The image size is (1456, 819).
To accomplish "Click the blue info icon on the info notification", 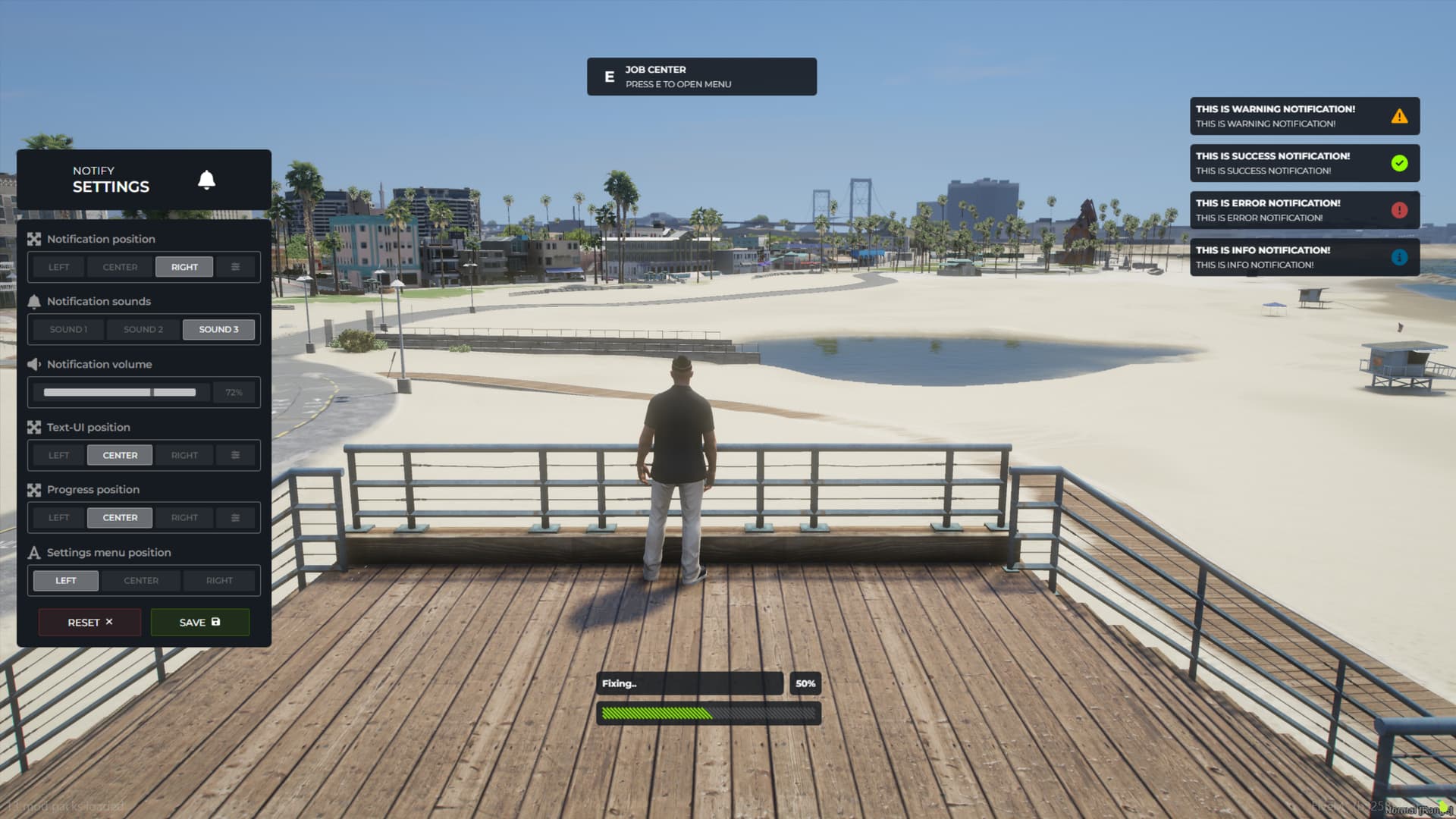I will tap(1399, 256).
